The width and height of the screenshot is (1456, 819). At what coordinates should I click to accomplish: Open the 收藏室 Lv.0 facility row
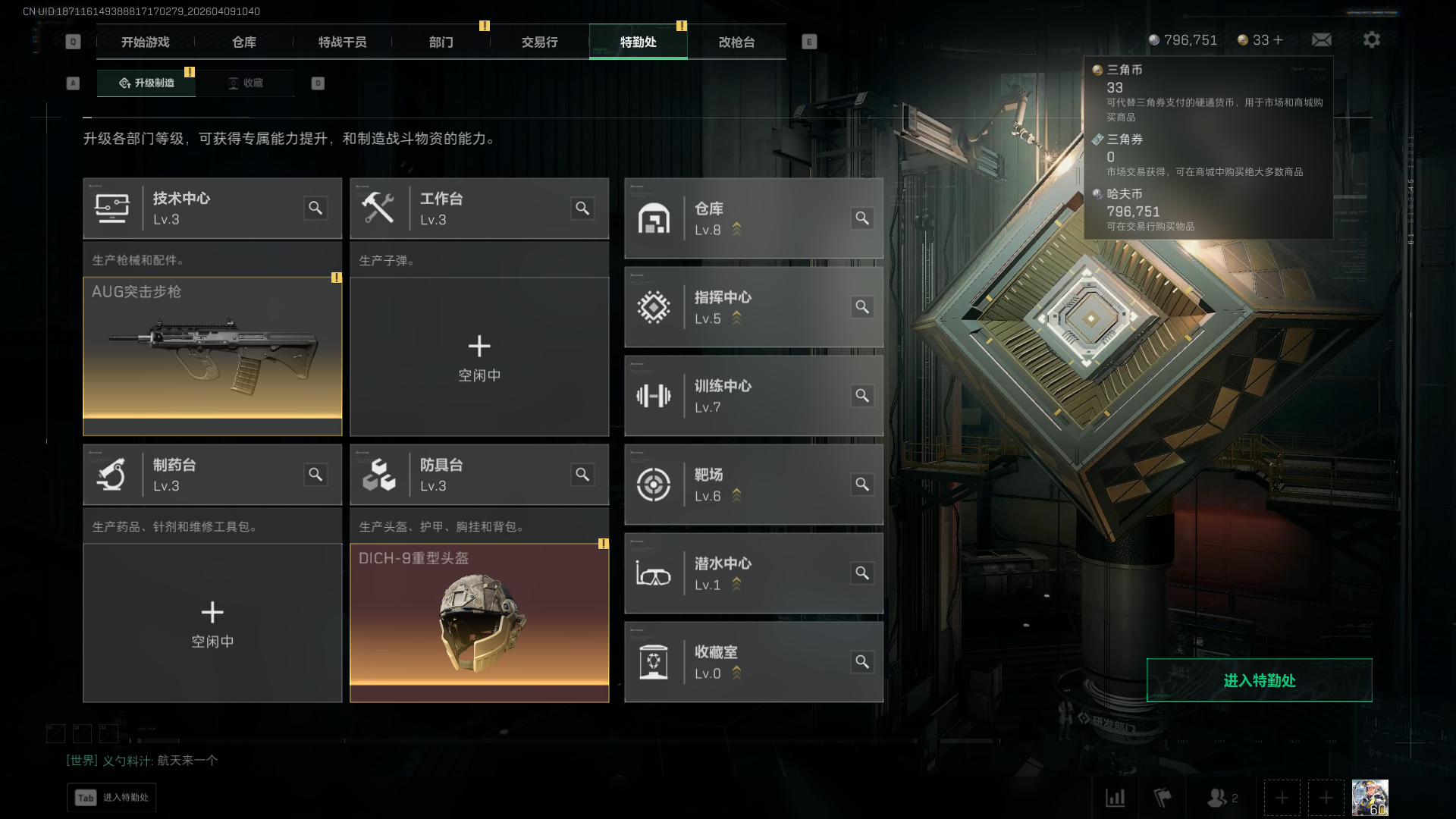point(753,662)
